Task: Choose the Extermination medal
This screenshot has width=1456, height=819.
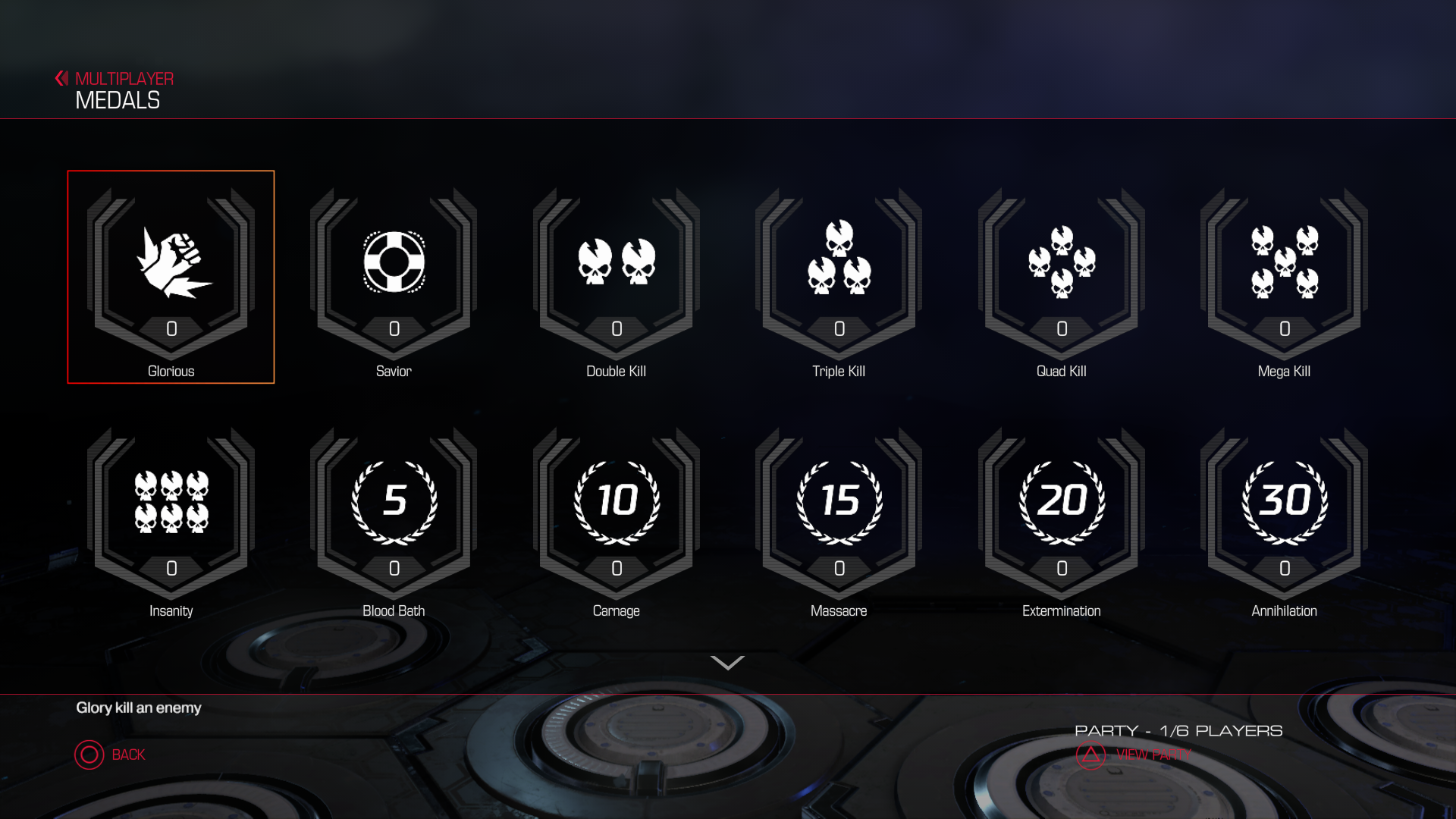Action: 1061,516
